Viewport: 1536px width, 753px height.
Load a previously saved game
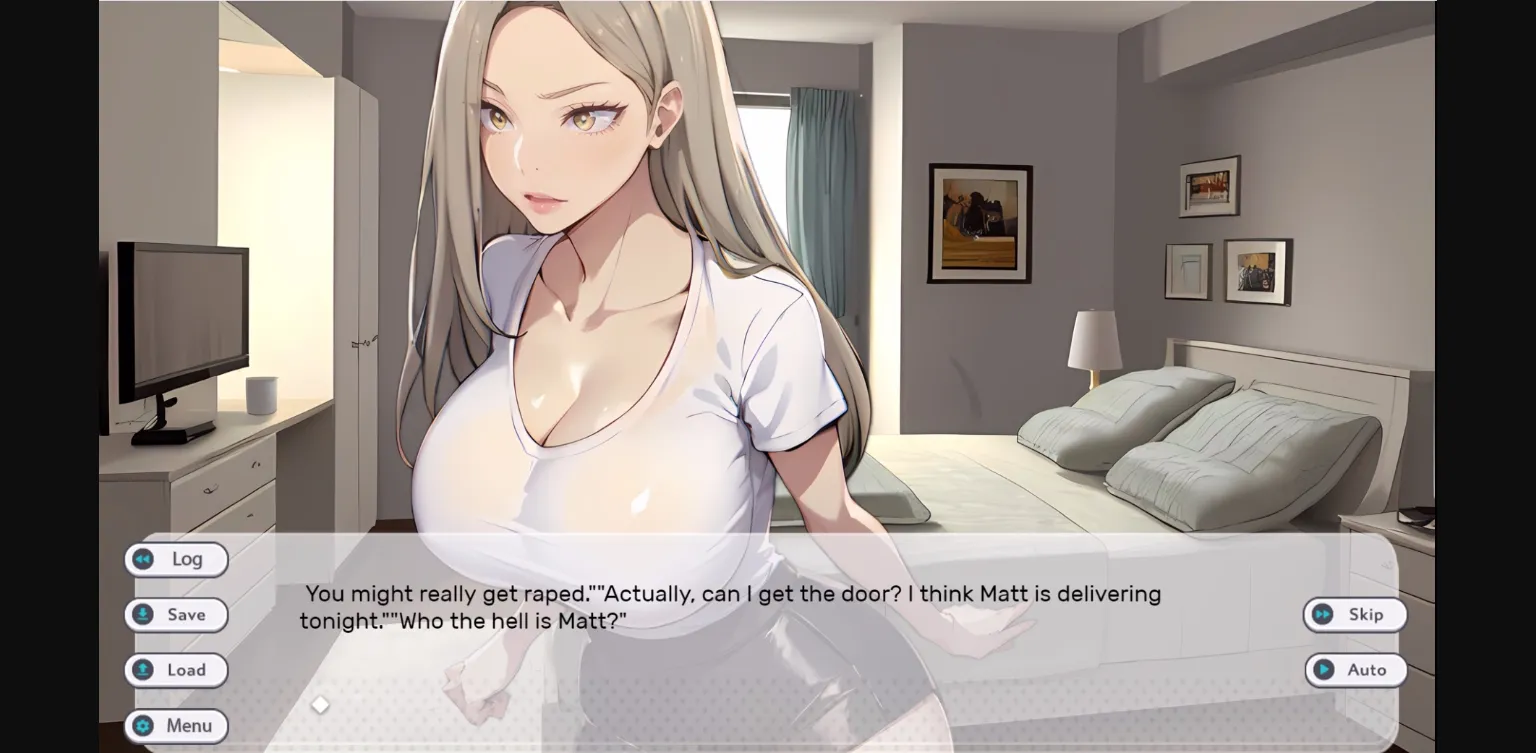pyautogui.click(x=176, y=670)
